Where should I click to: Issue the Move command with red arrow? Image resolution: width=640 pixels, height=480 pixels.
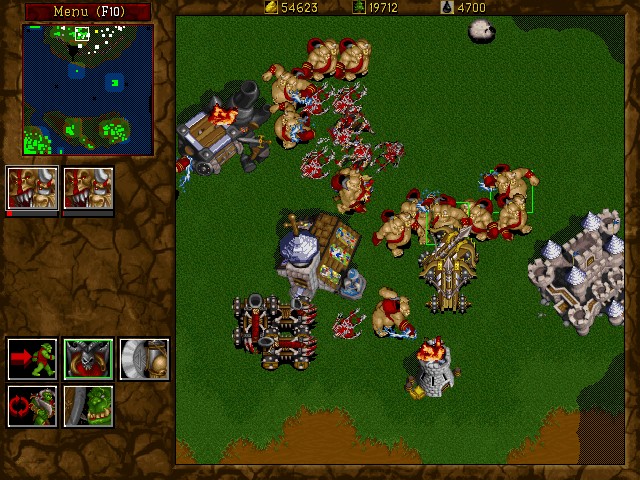32,359
